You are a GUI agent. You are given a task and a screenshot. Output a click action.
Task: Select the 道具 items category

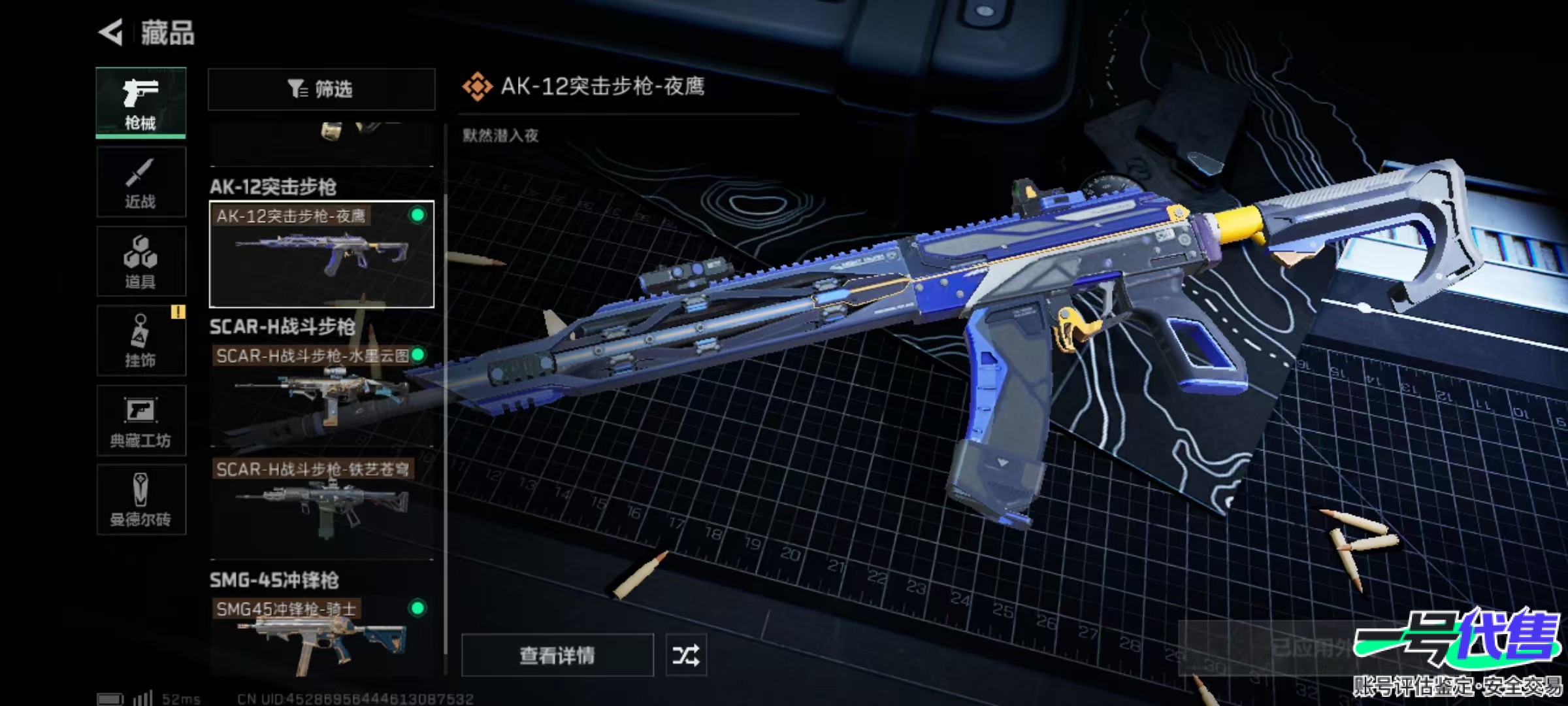[140, 261]
